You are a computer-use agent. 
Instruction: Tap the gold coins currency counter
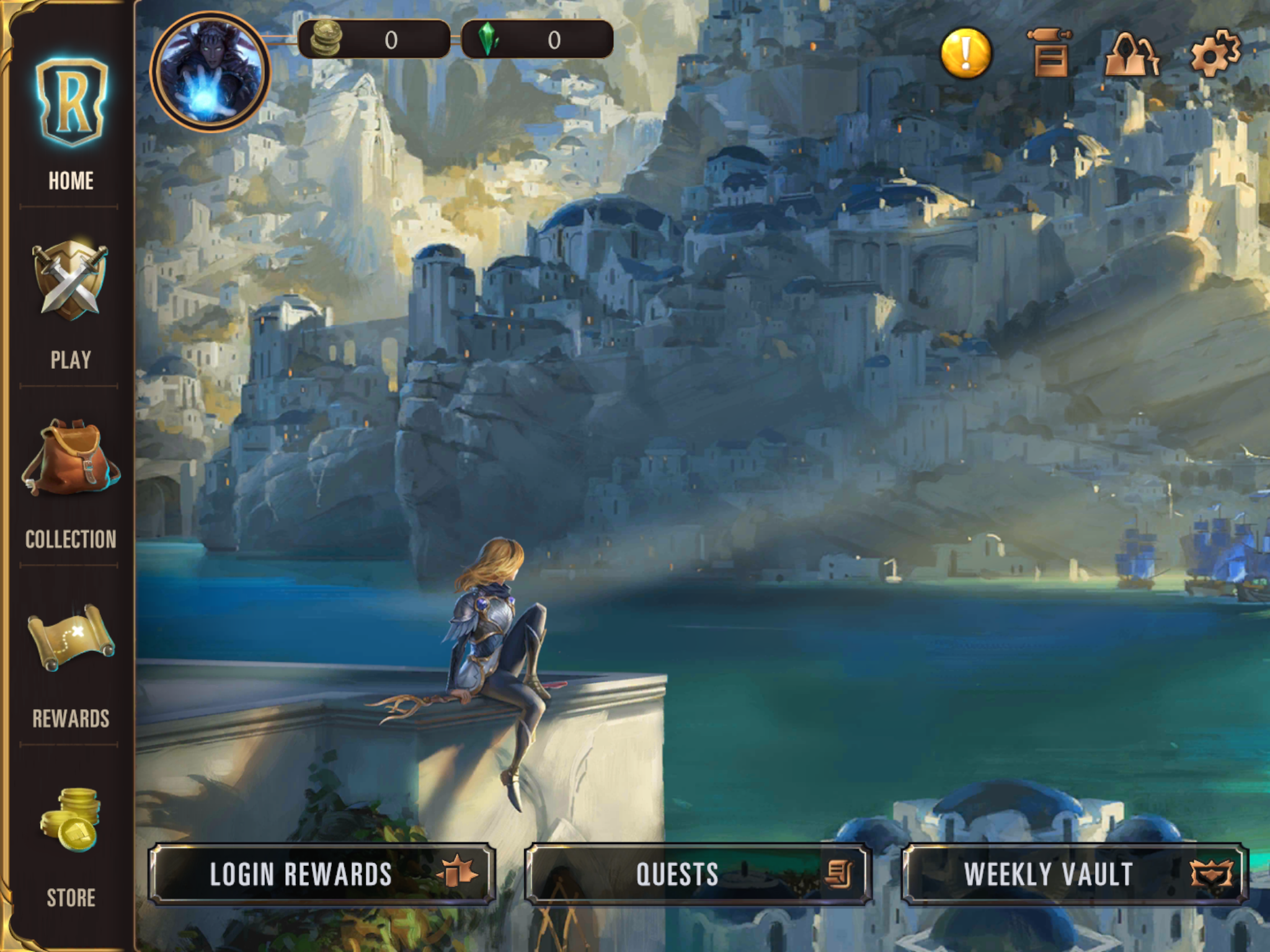click(374, 40)
